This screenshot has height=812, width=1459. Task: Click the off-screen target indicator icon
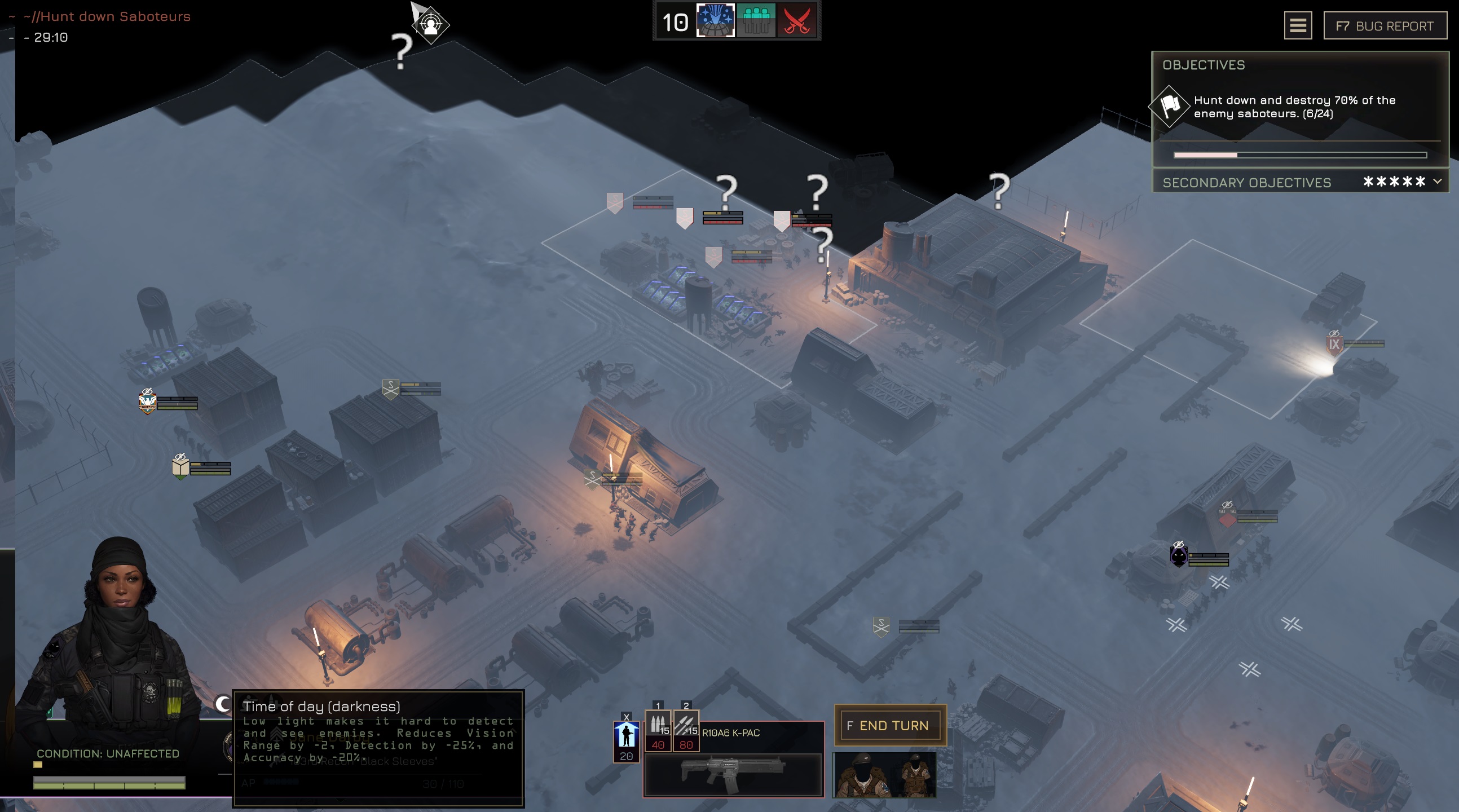click(430, 25)
